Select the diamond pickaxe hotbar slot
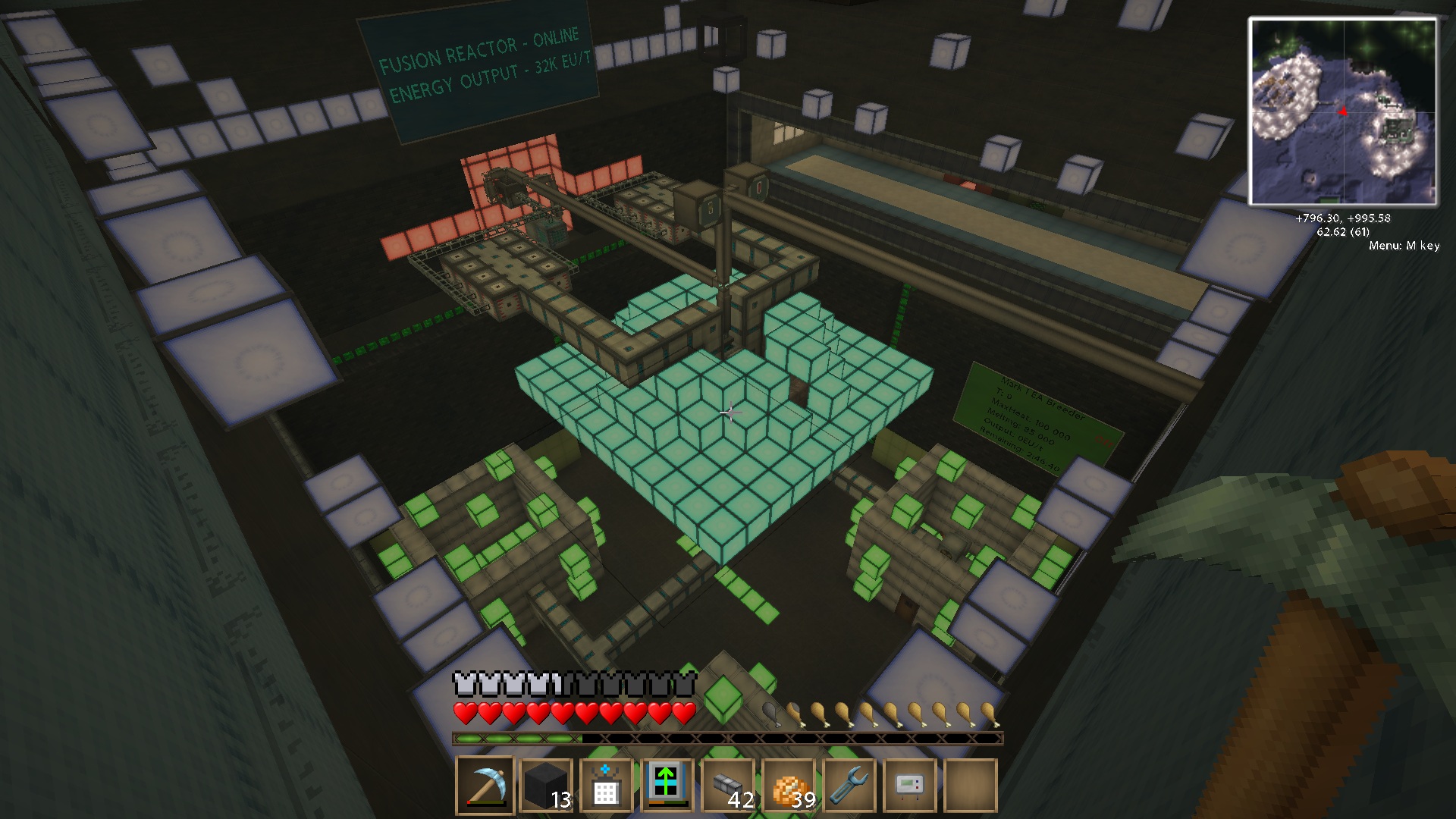 coord(485,786)
